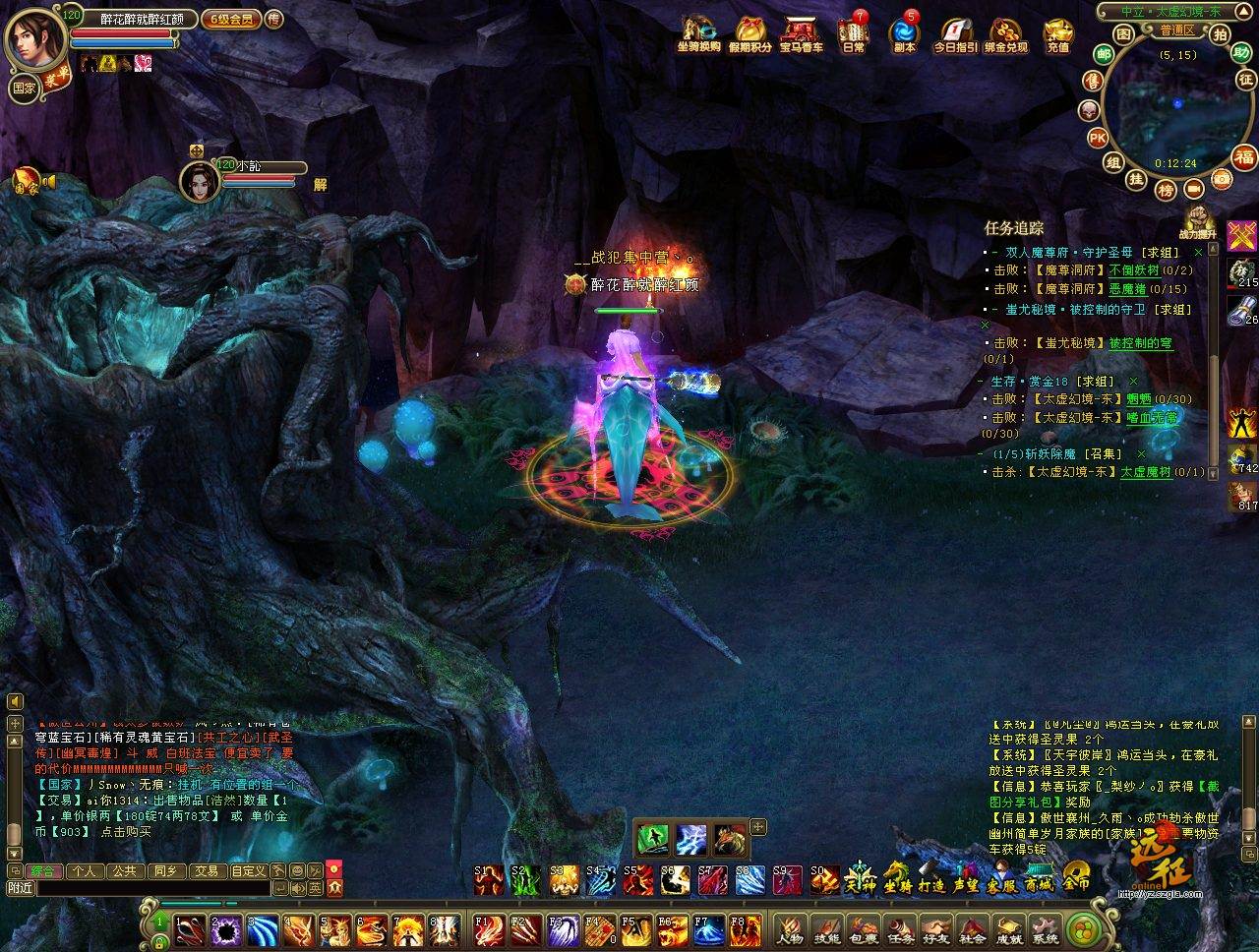Switch chat to the 交易 trade tab
The image size is (1259, 952).
(206, 870)
